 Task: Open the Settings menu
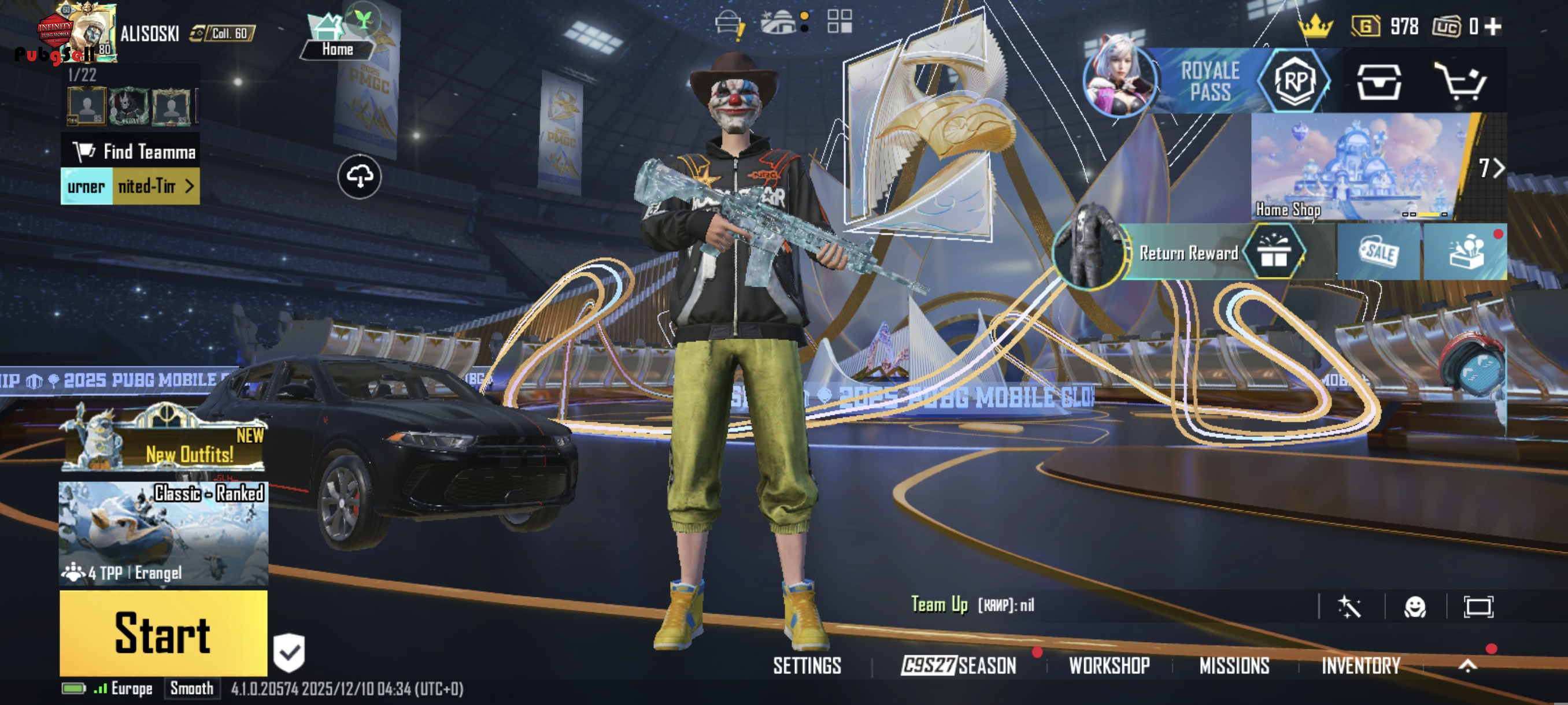pyautogui.click(x=807, y=666)
